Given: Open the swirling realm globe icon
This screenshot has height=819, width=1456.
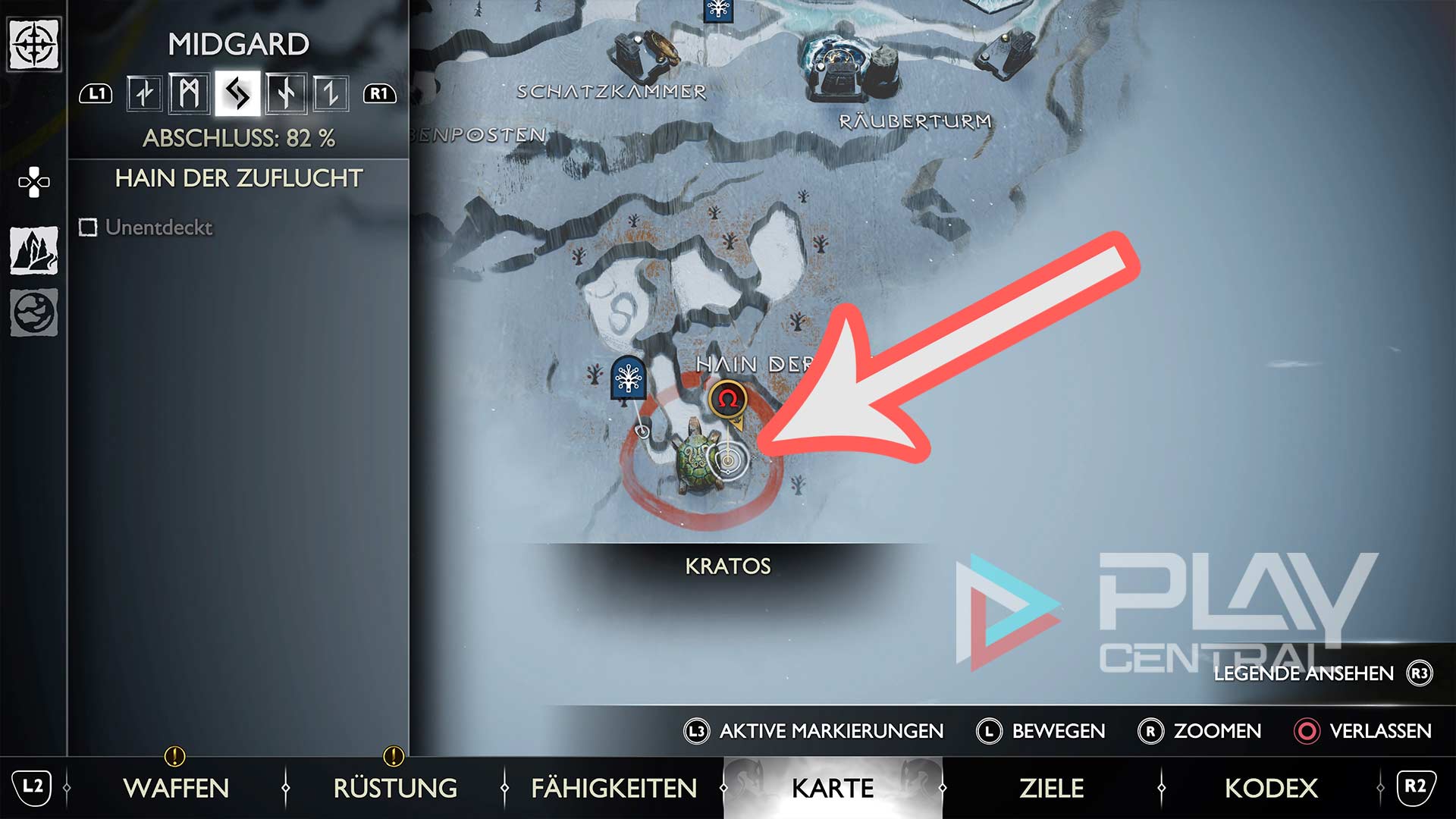Looking at the screenshot, I should click(x=33, y=312).
